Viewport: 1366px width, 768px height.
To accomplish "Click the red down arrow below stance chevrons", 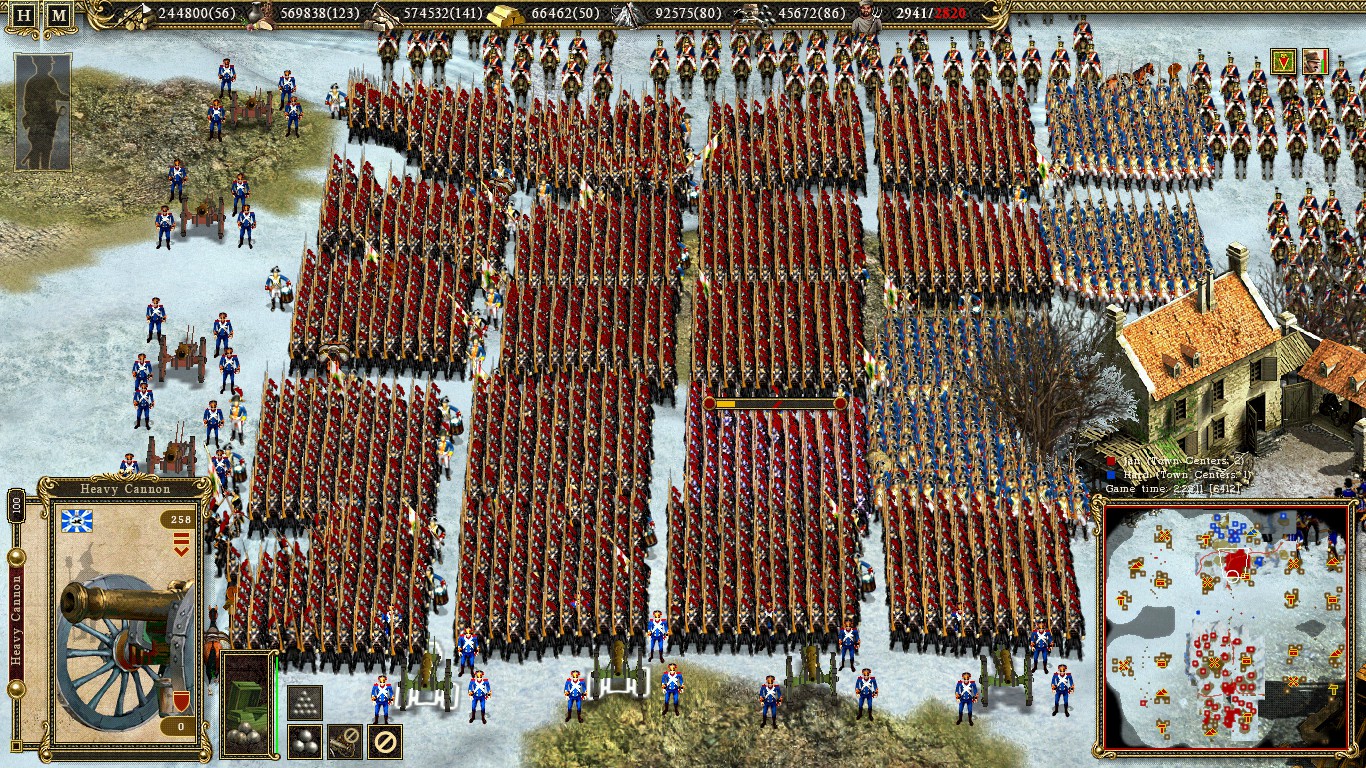I will click(x=180, y=551).
